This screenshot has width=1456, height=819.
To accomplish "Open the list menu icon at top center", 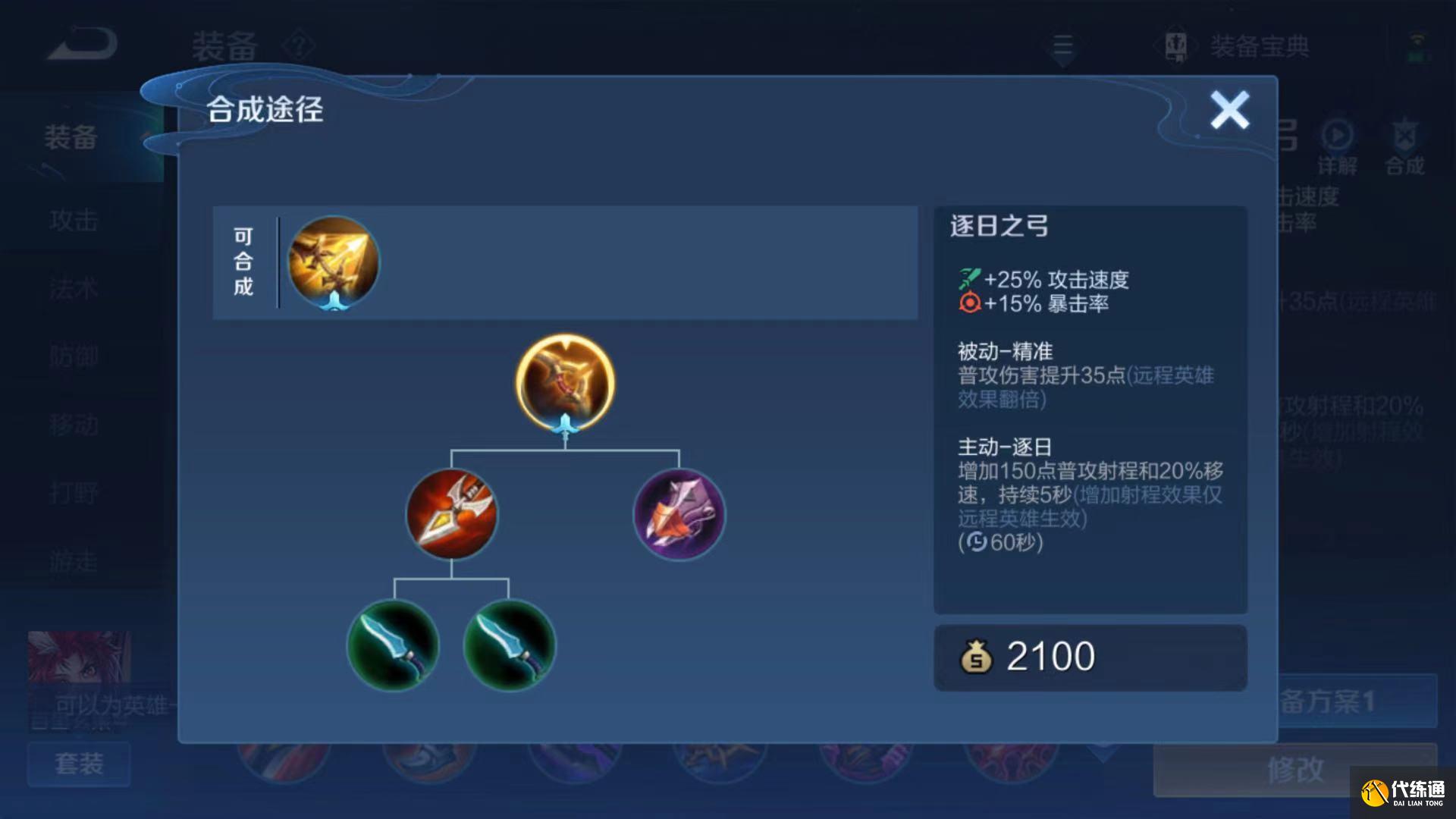I will coord(1064,45).
